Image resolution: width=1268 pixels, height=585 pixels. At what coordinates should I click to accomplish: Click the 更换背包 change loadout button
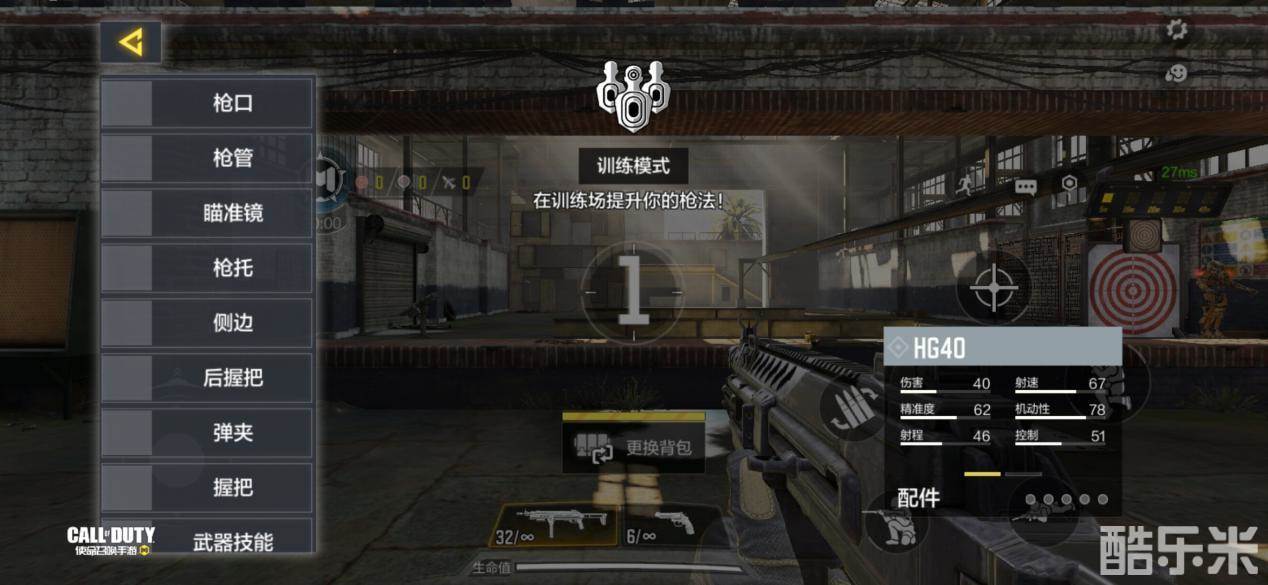635,449
